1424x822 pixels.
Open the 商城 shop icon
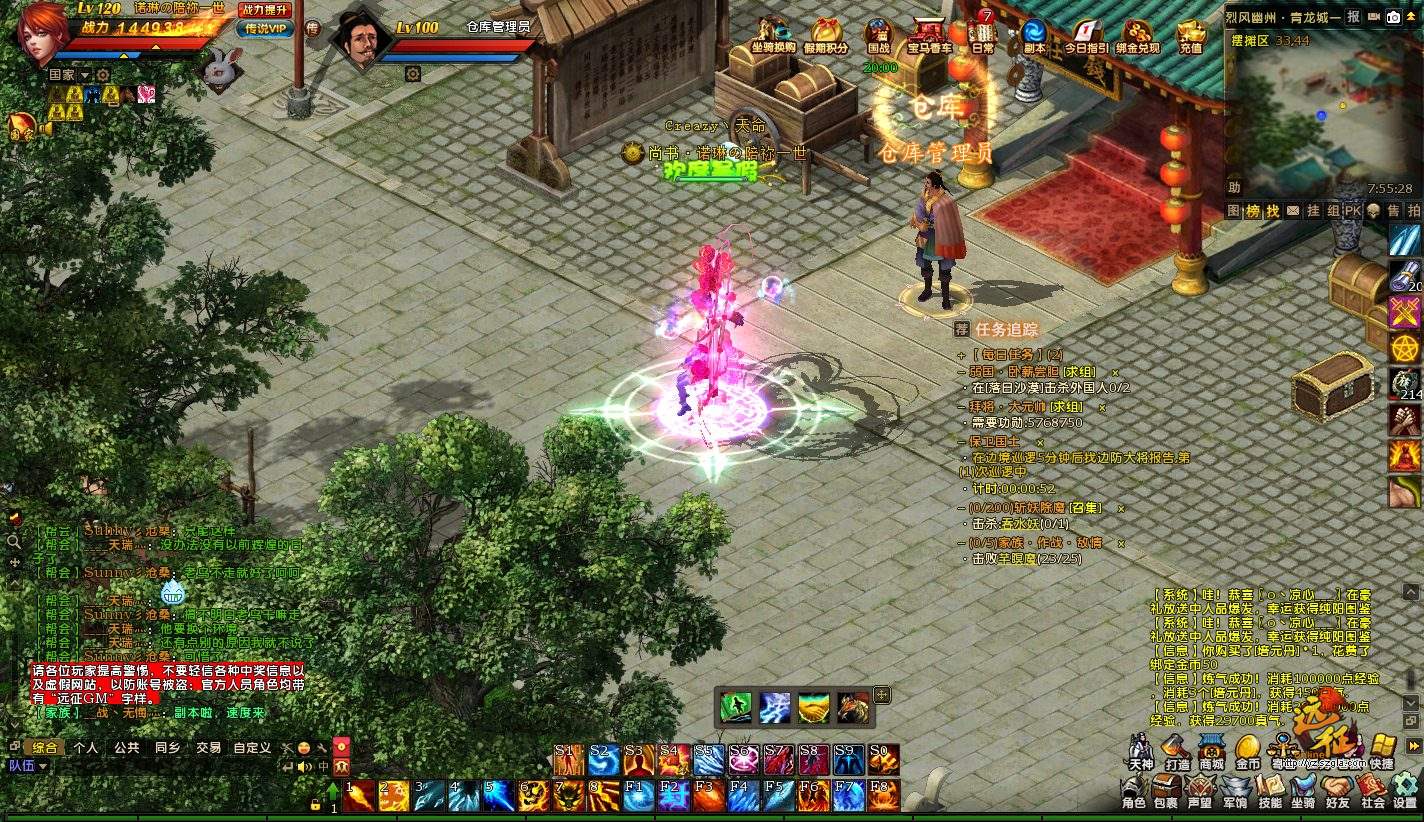pos(1212,750)
